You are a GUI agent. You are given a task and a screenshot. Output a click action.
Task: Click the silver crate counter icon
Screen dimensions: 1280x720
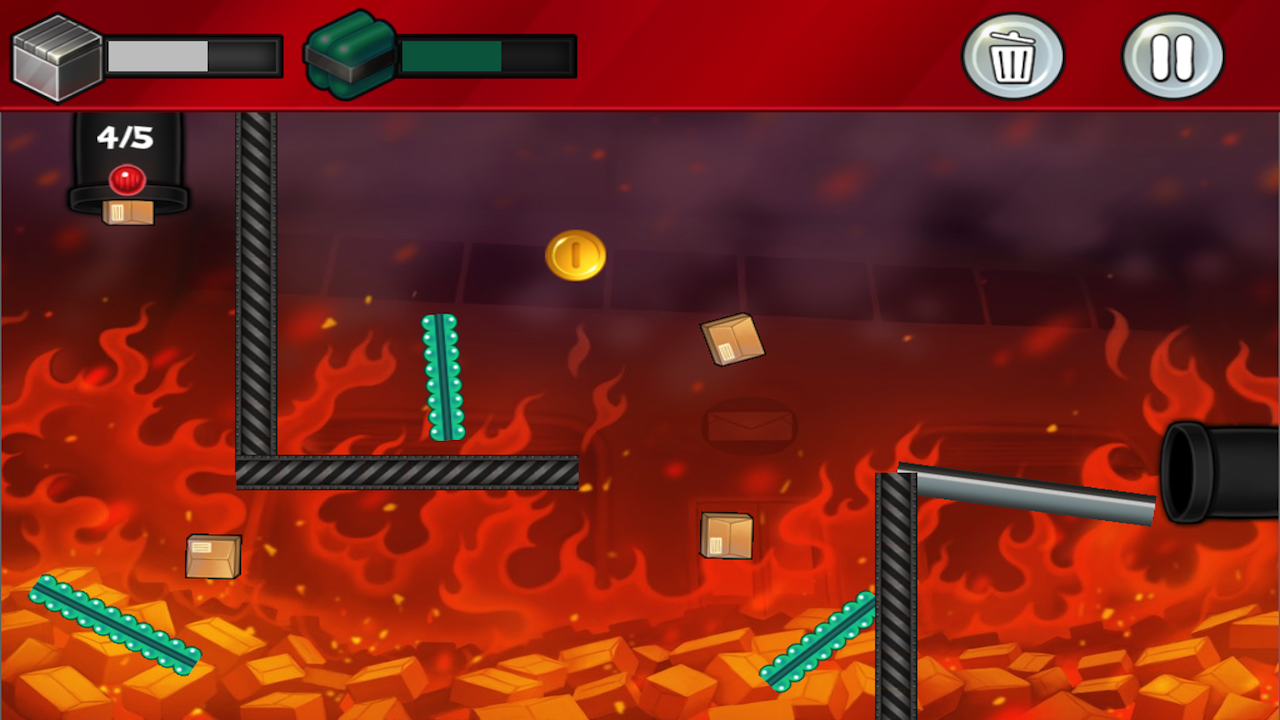point(55,55)
